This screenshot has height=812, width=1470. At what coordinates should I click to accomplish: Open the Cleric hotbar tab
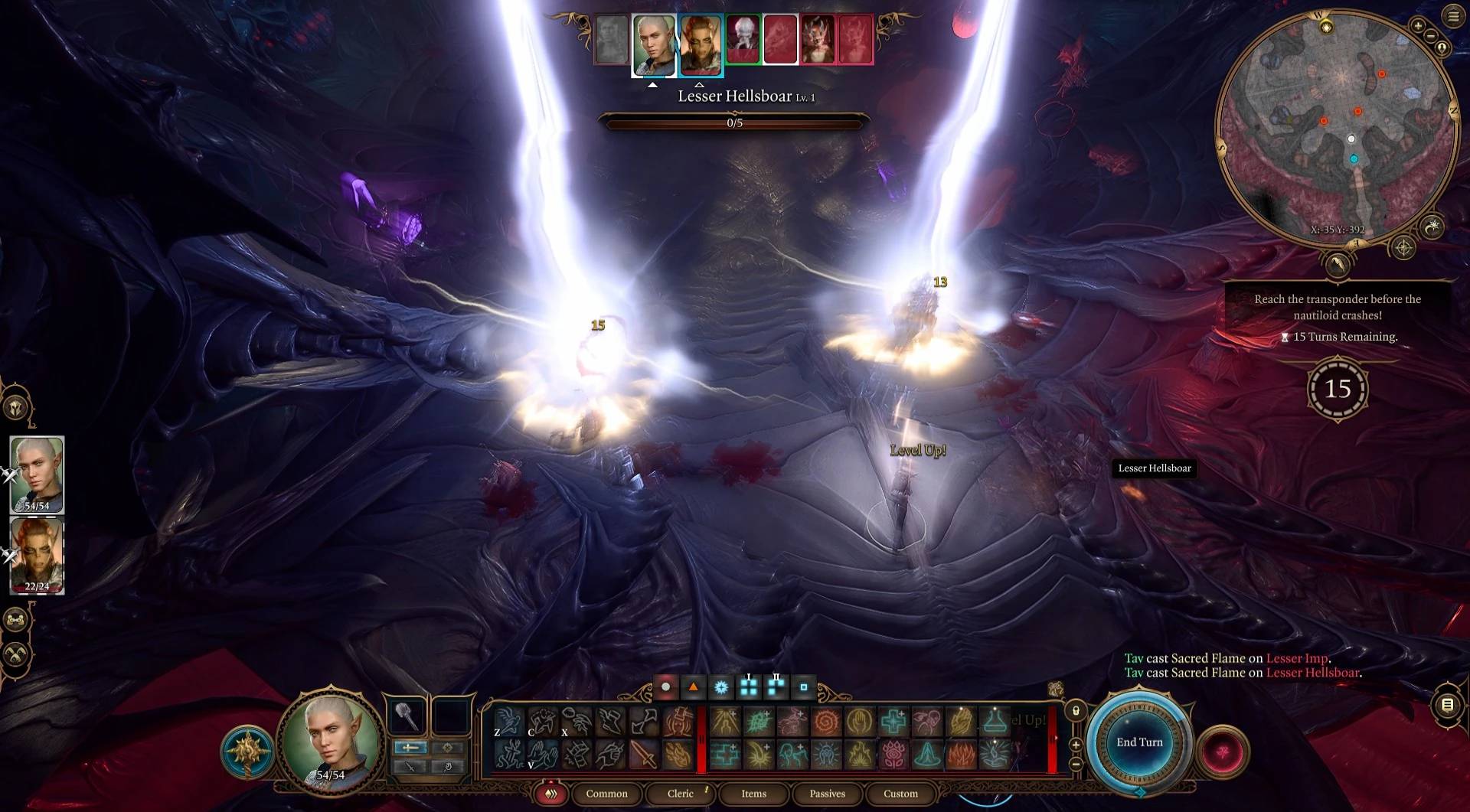coord(680,794)
